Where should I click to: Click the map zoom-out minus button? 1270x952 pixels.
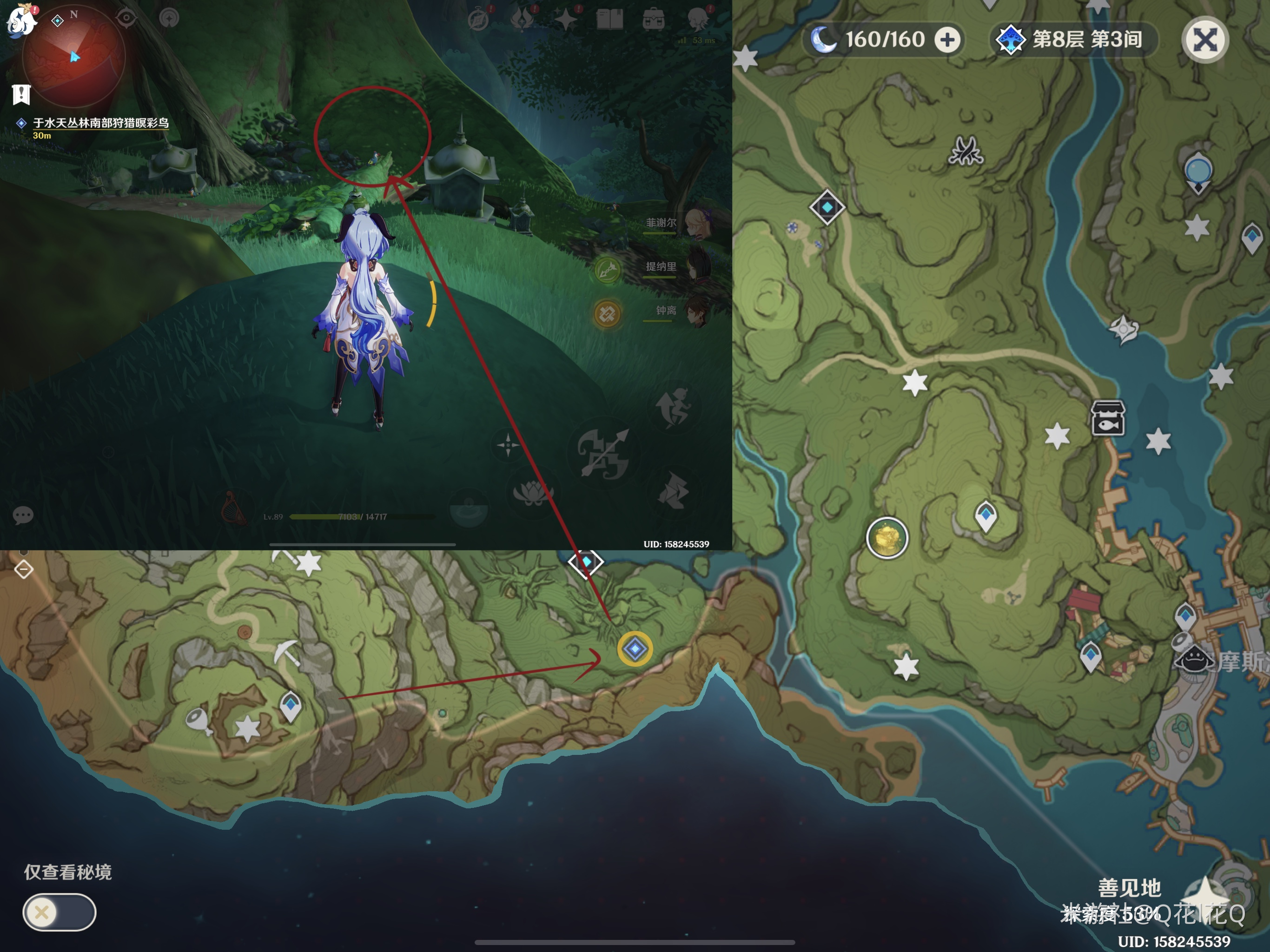(24, 569)
